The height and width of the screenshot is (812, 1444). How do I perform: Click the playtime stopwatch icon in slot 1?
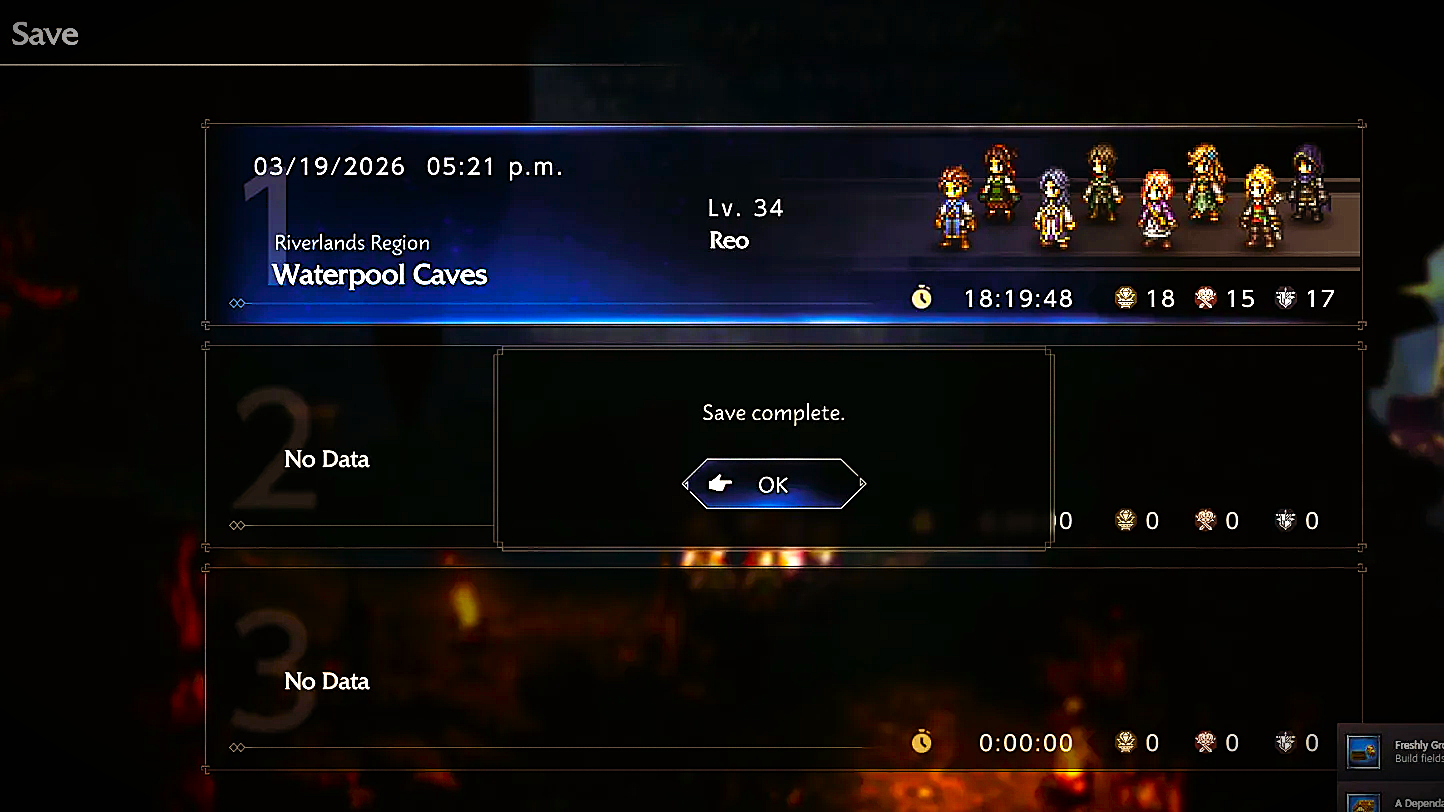point(921,297)
